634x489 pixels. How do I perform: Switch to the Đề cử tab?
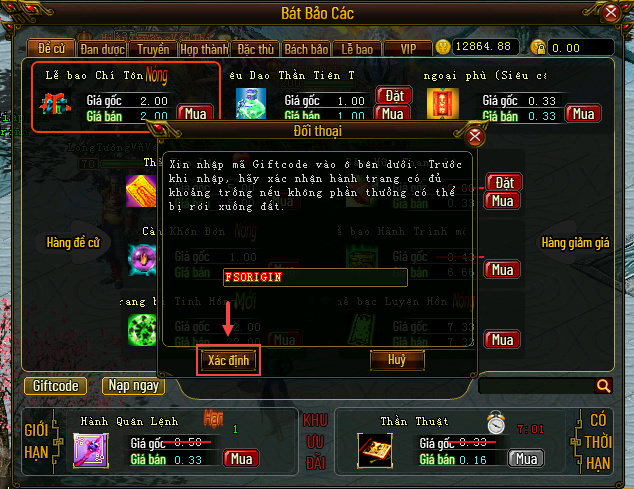[x=51, y=48]
